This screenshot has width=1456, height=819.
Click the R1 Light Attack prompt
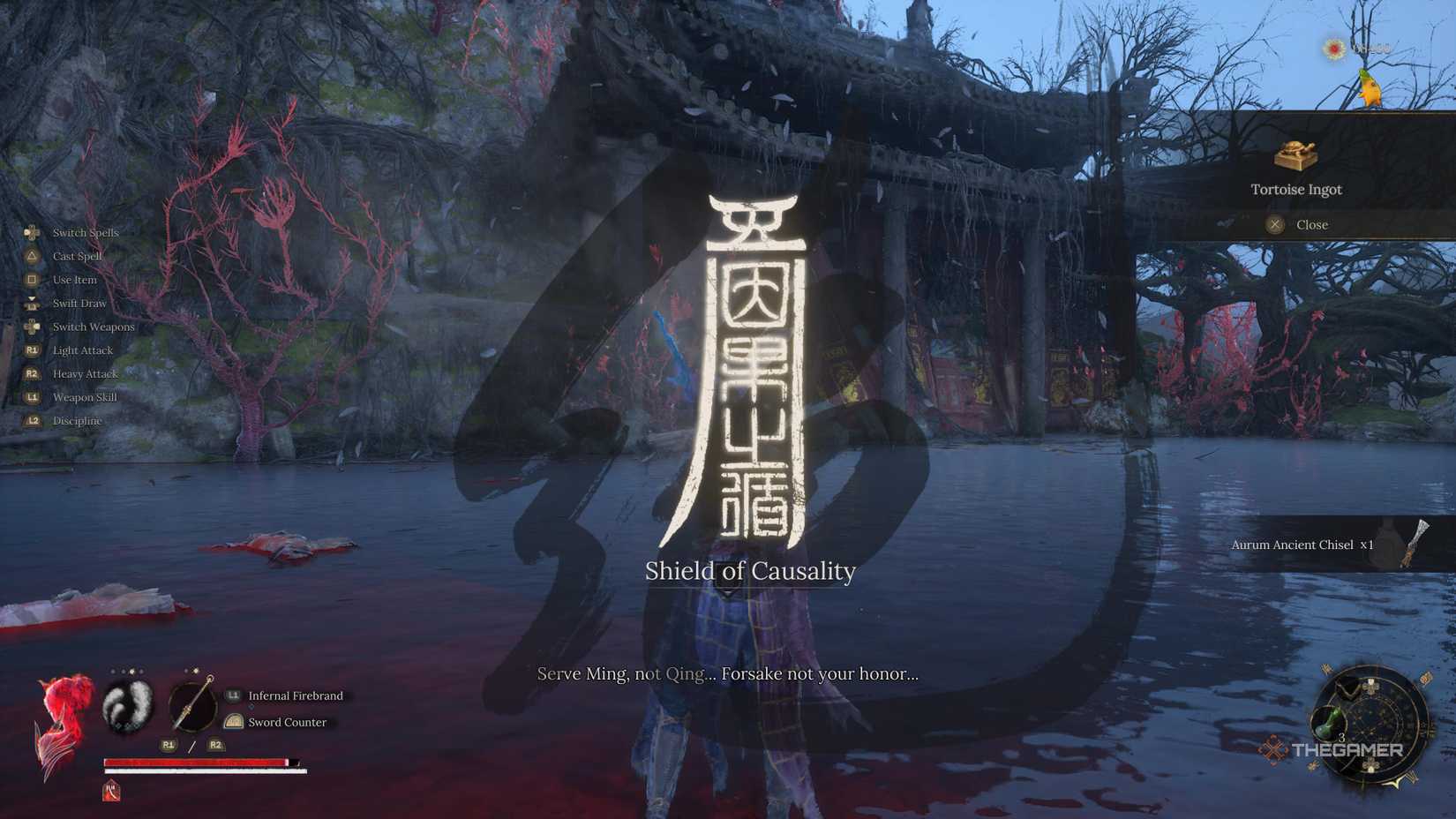pyautogui.click(x=32, y=349)
